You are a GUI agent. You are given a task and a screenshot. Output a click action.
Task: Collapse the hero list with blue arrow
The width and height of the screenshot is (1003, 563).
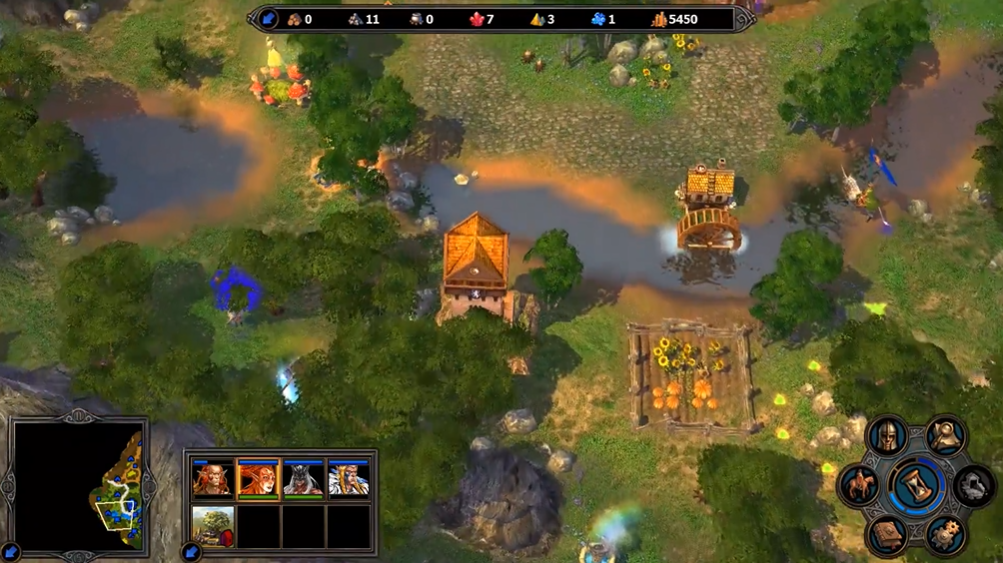click(x=190, y=551)
